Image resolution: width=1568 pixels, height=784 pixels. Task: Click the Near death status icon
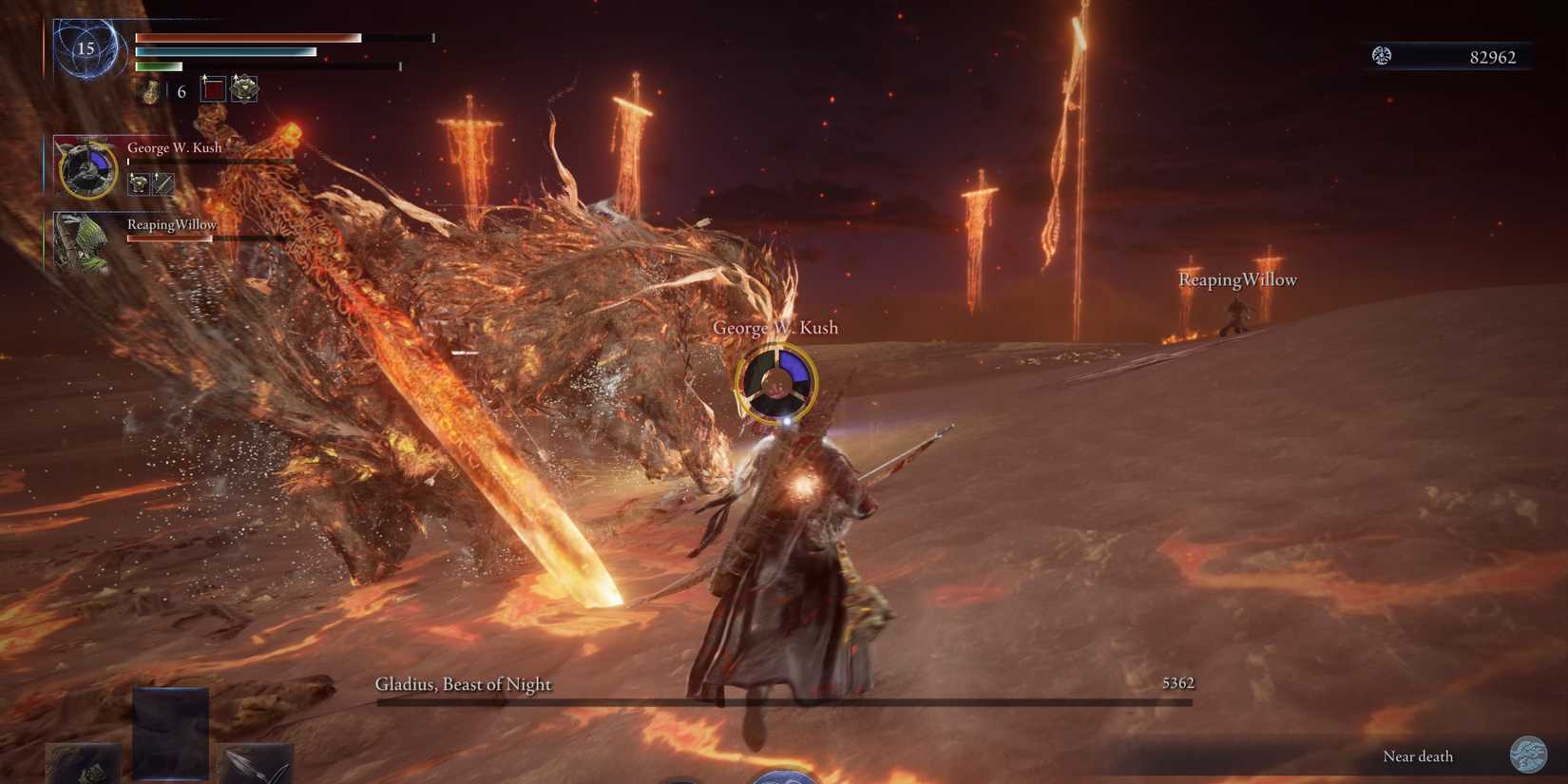click(1528, 755)
